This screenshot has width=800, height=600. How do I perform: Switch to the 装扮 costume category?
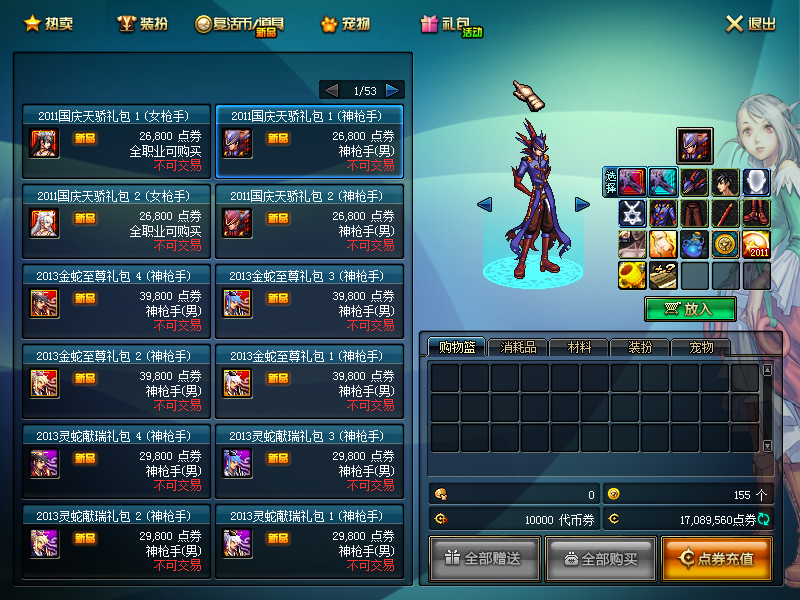(141, 23)
